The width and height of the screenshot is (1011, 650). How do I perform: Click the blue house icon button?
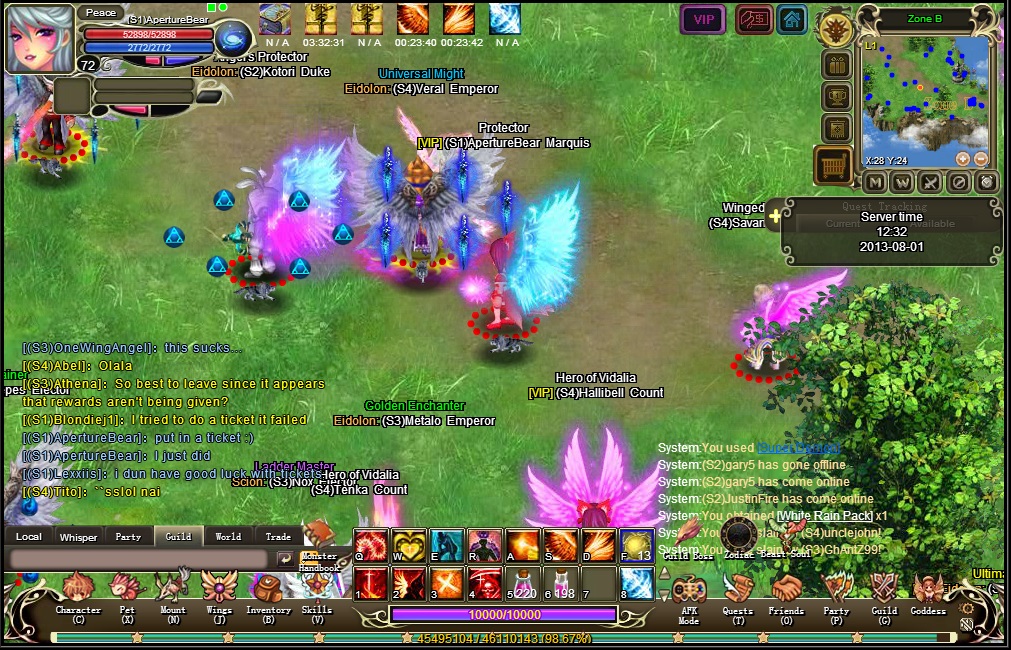pyautogui.click(x=792, y=20)
